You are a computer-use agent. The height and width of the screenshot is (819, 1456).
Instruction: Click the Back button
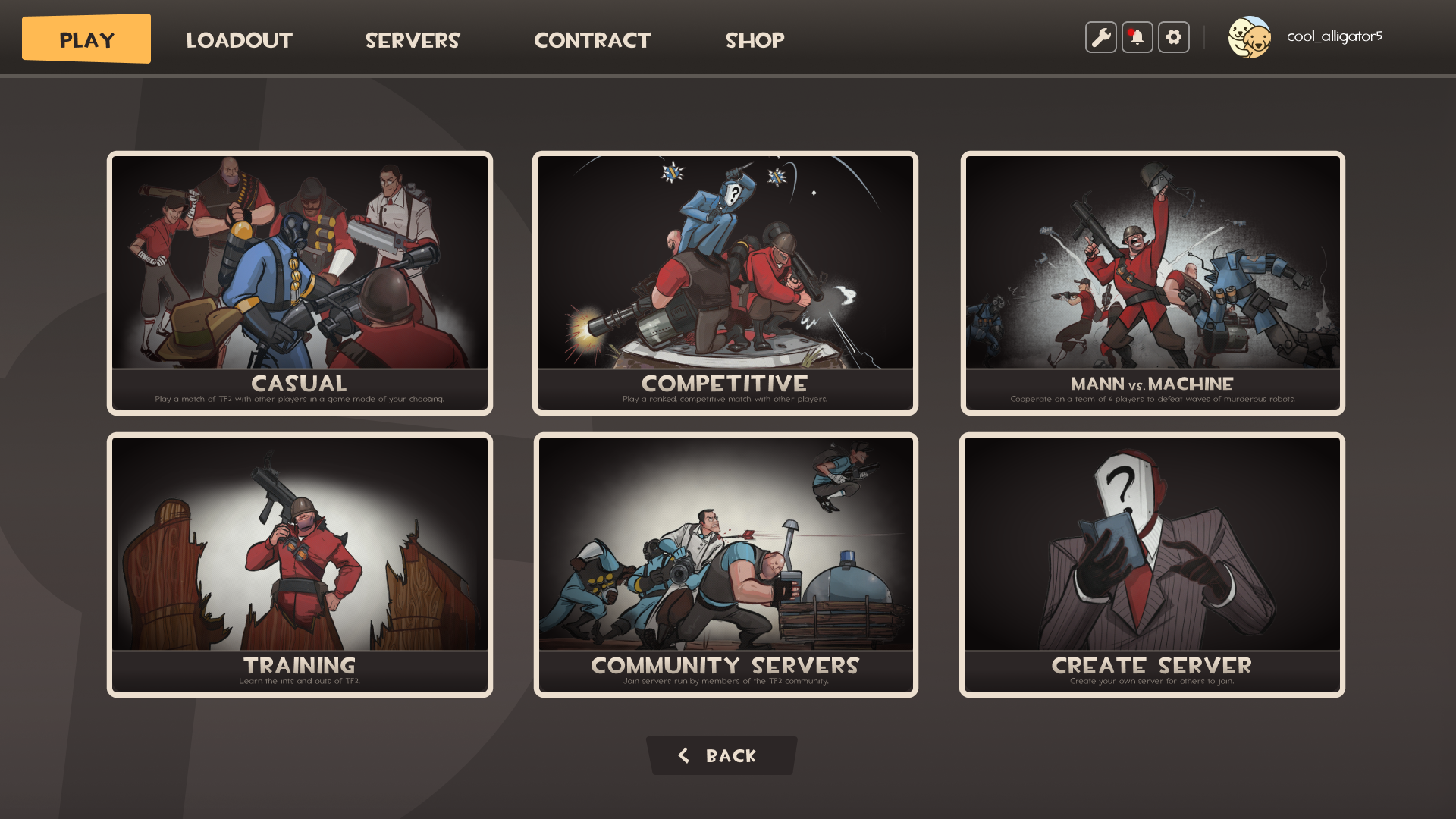(723, 755)
